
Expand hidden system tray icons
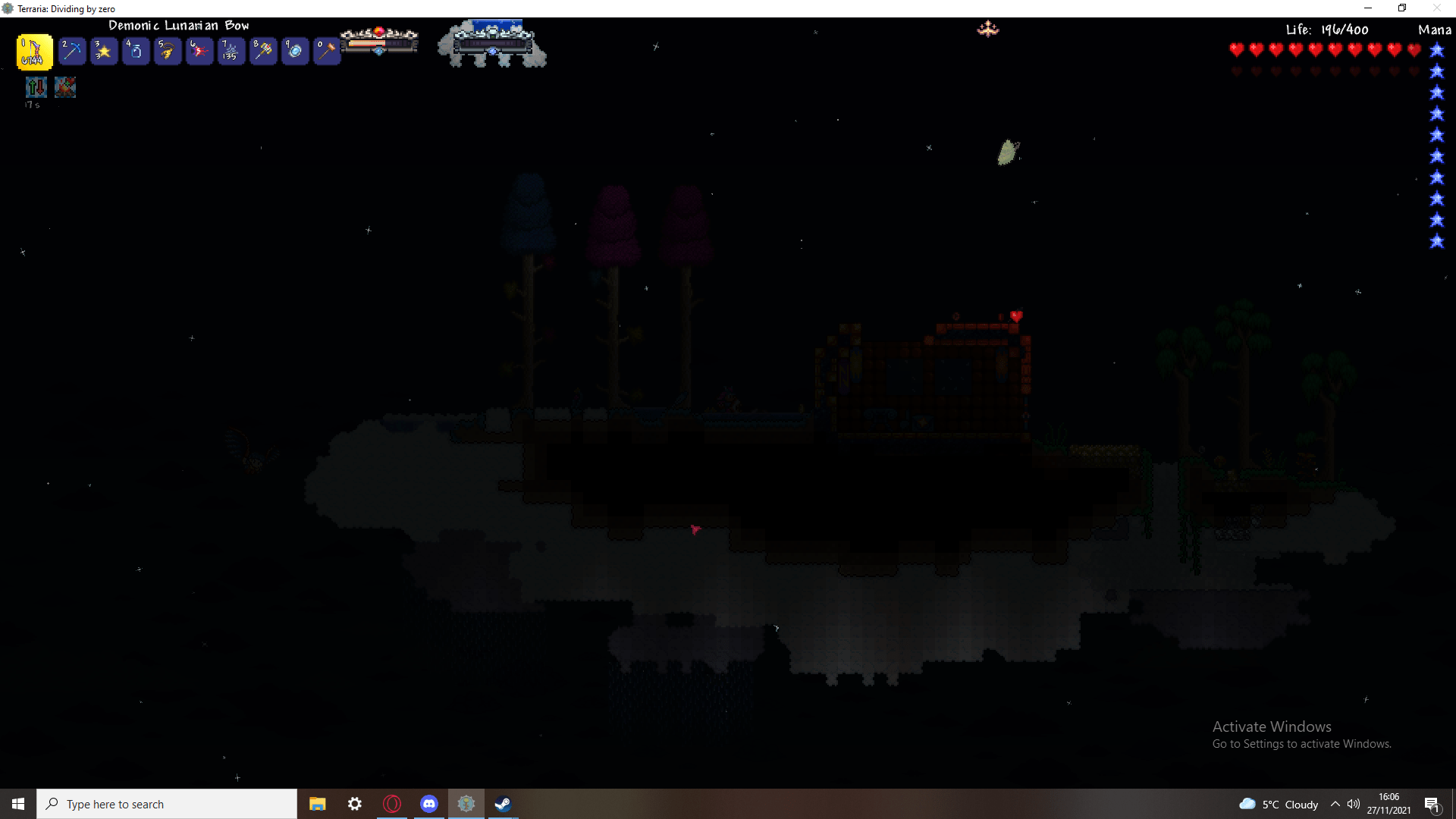1336,804
